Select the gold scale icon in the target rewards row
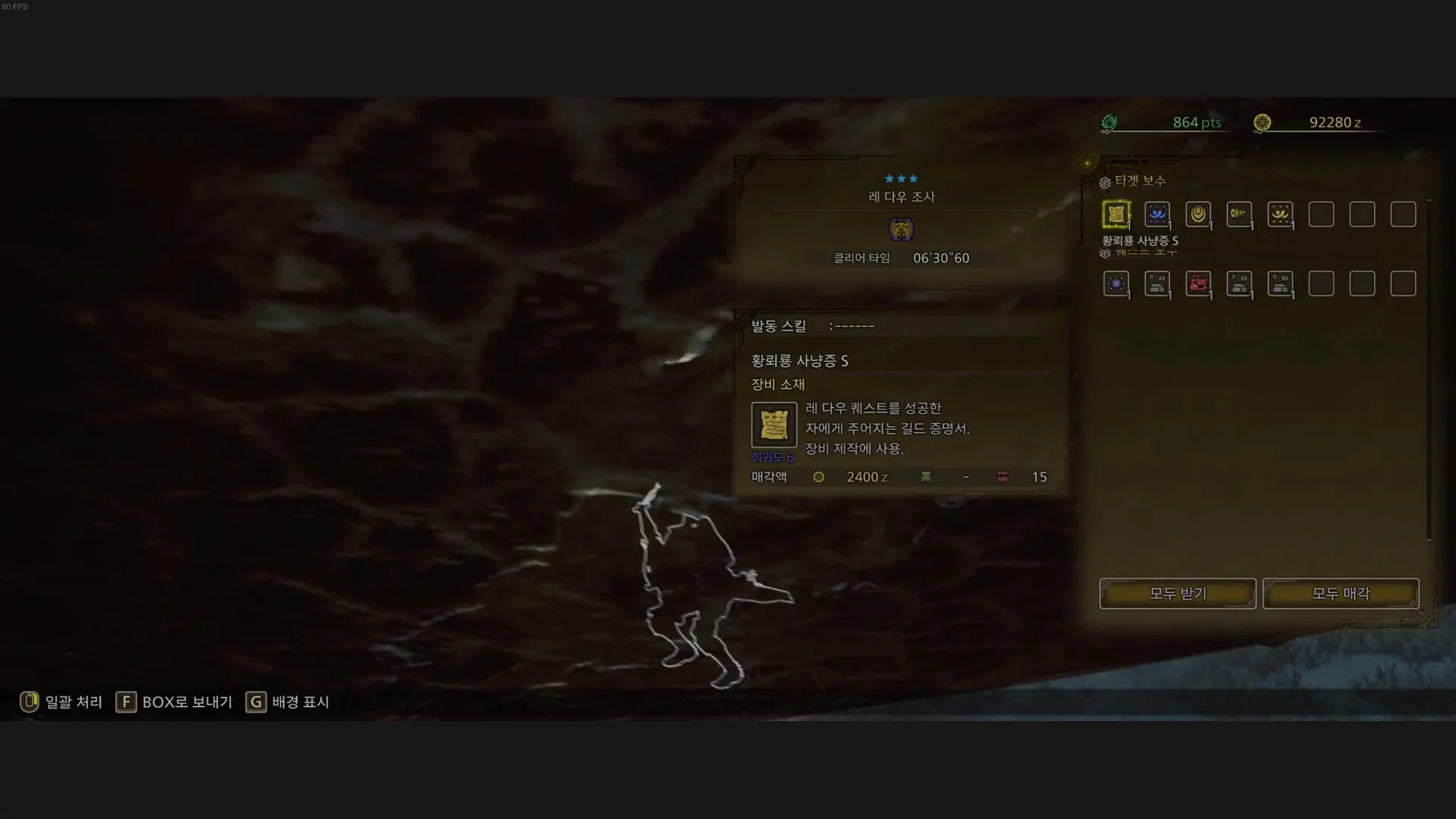The image size is (1456, 819). [1199, 214]
